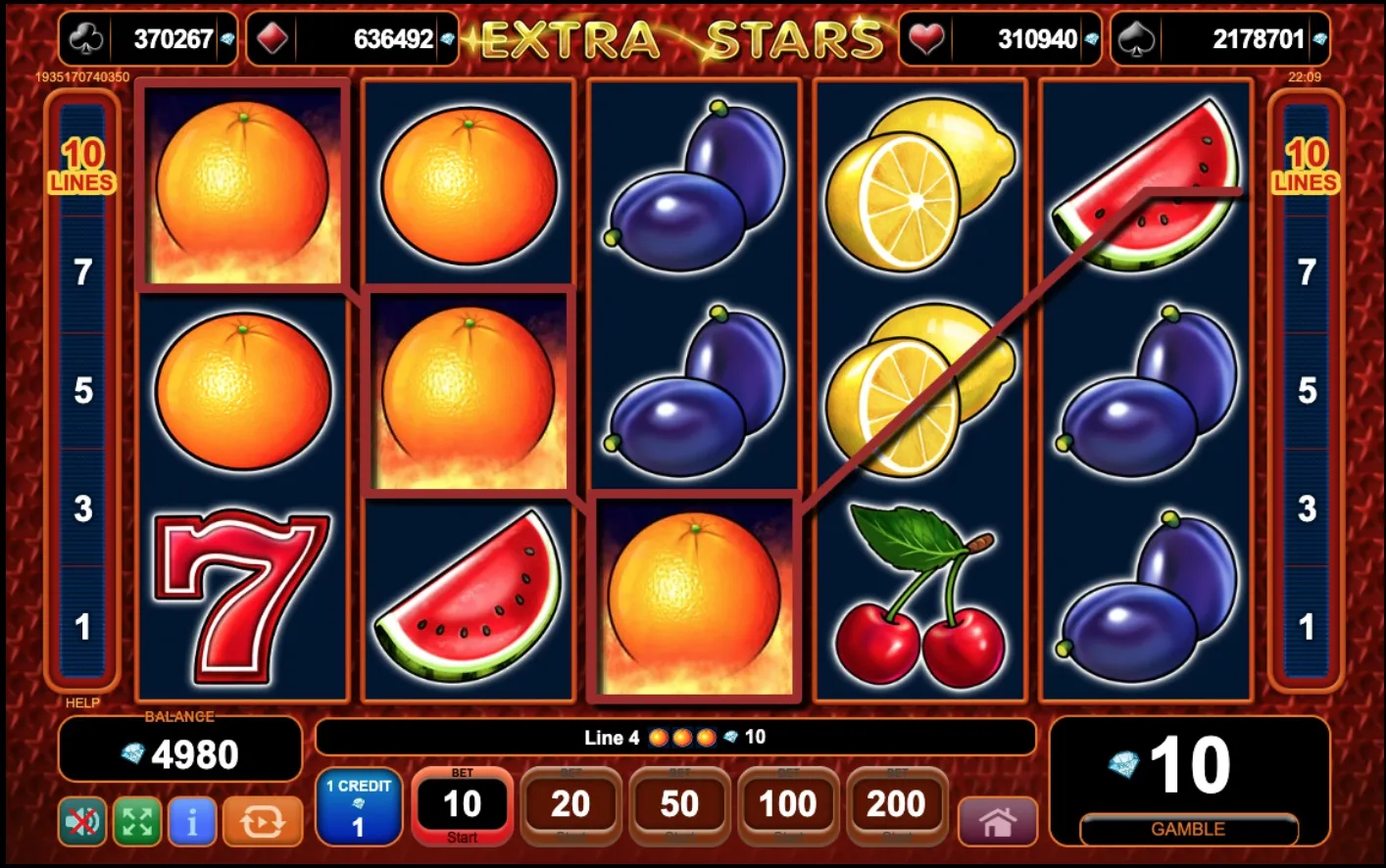The width and height of the screenshot is (1386, 868).
Task: Open the game information screen
Action: [x=190, y=821]
